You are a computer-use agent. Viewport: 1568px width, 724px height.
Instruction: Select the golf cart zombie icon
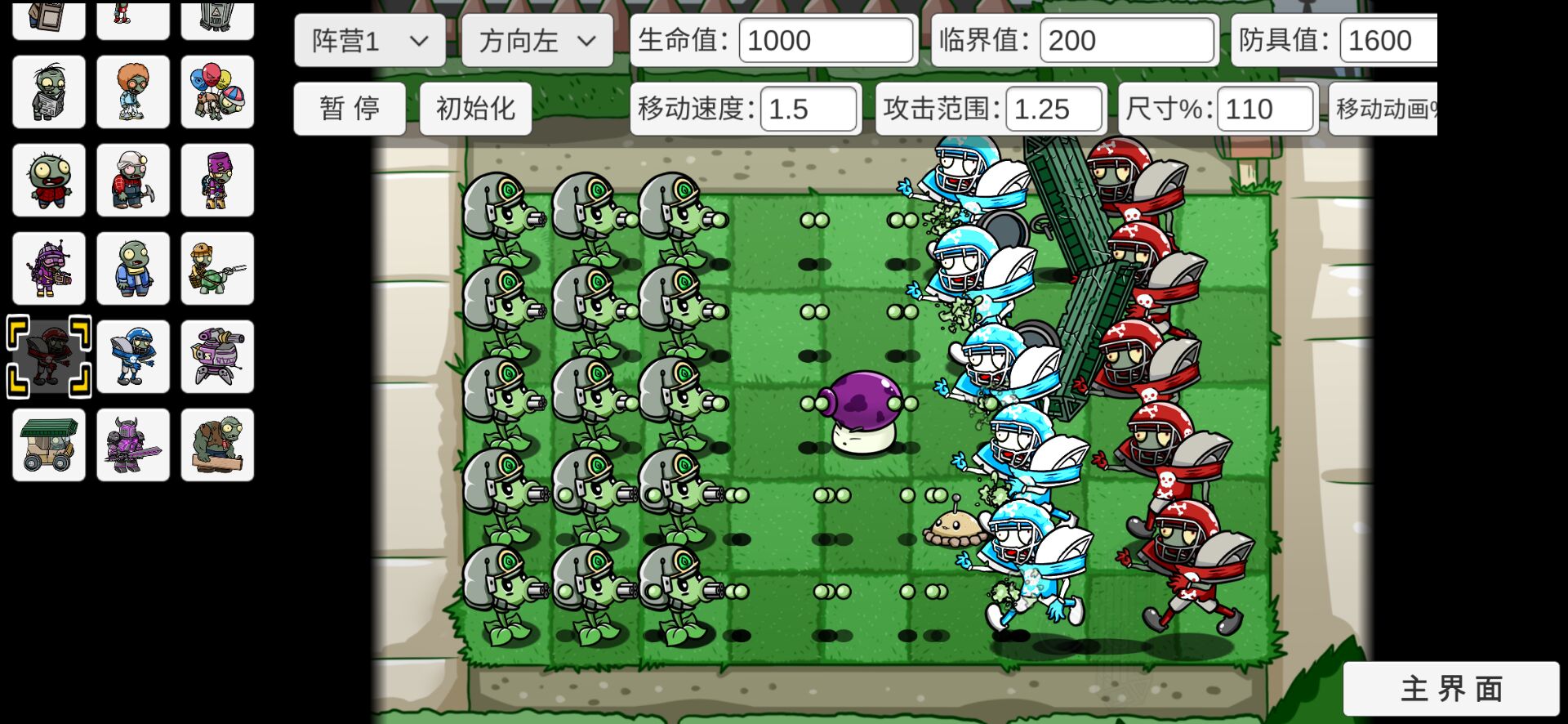pos(48,445)
